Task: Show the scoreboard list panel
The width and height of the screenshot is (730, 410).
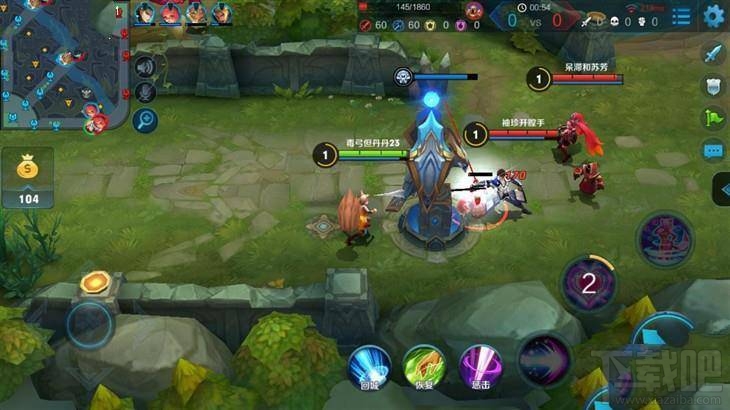Action: [x=681, y=16]
